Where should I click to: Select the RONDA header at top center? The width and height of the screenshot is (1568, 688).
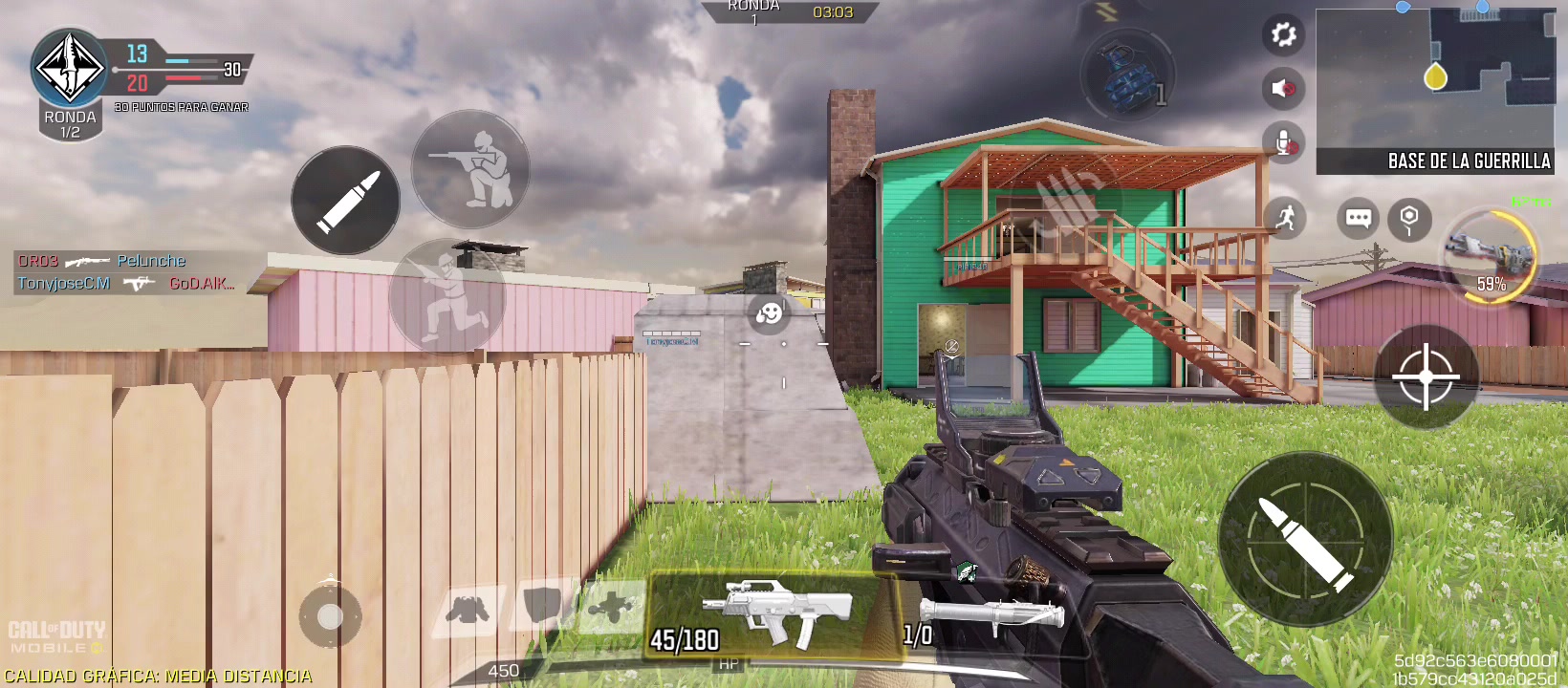click(753, 8)
